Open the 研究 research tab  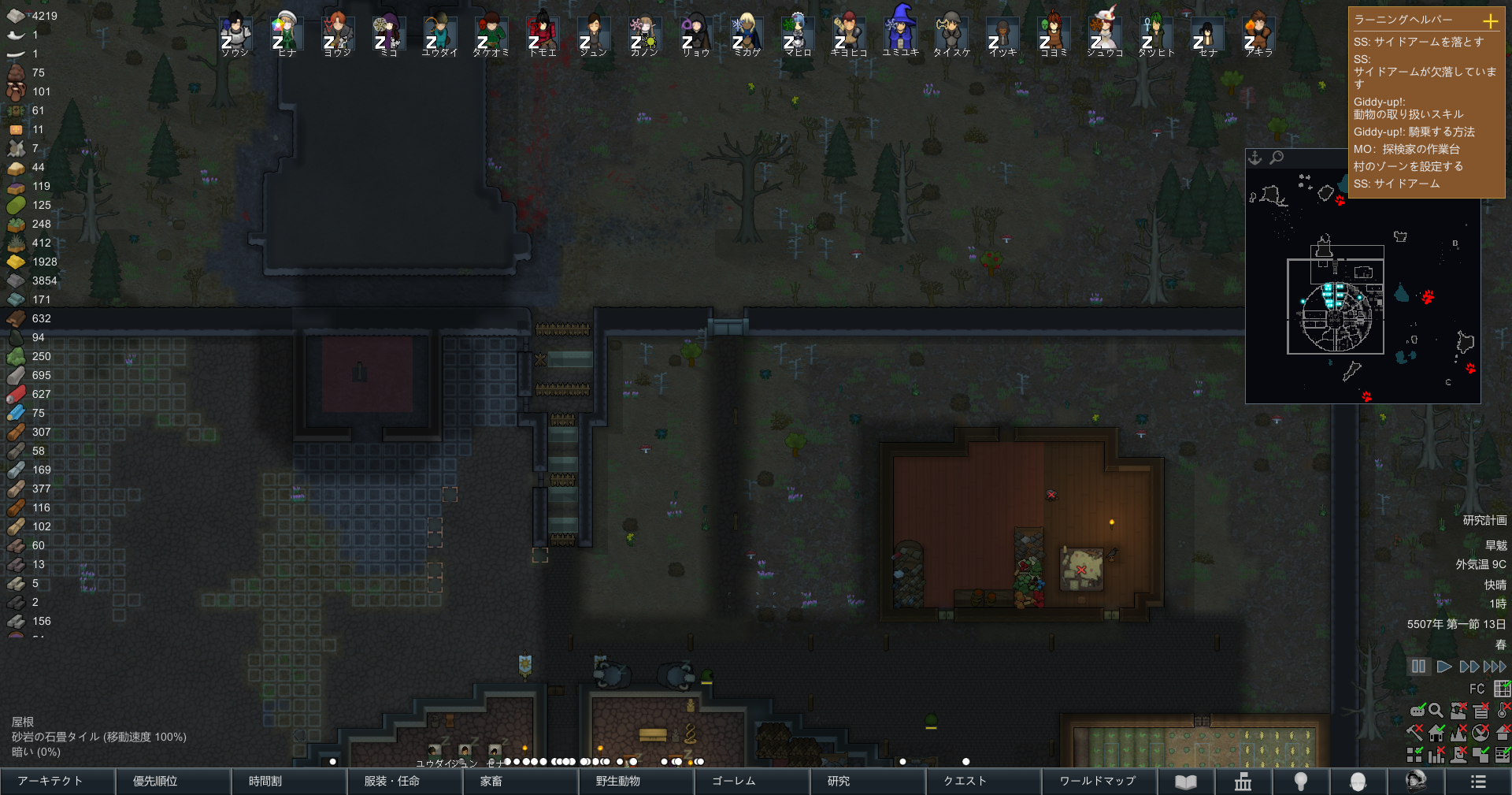[867, 781]
